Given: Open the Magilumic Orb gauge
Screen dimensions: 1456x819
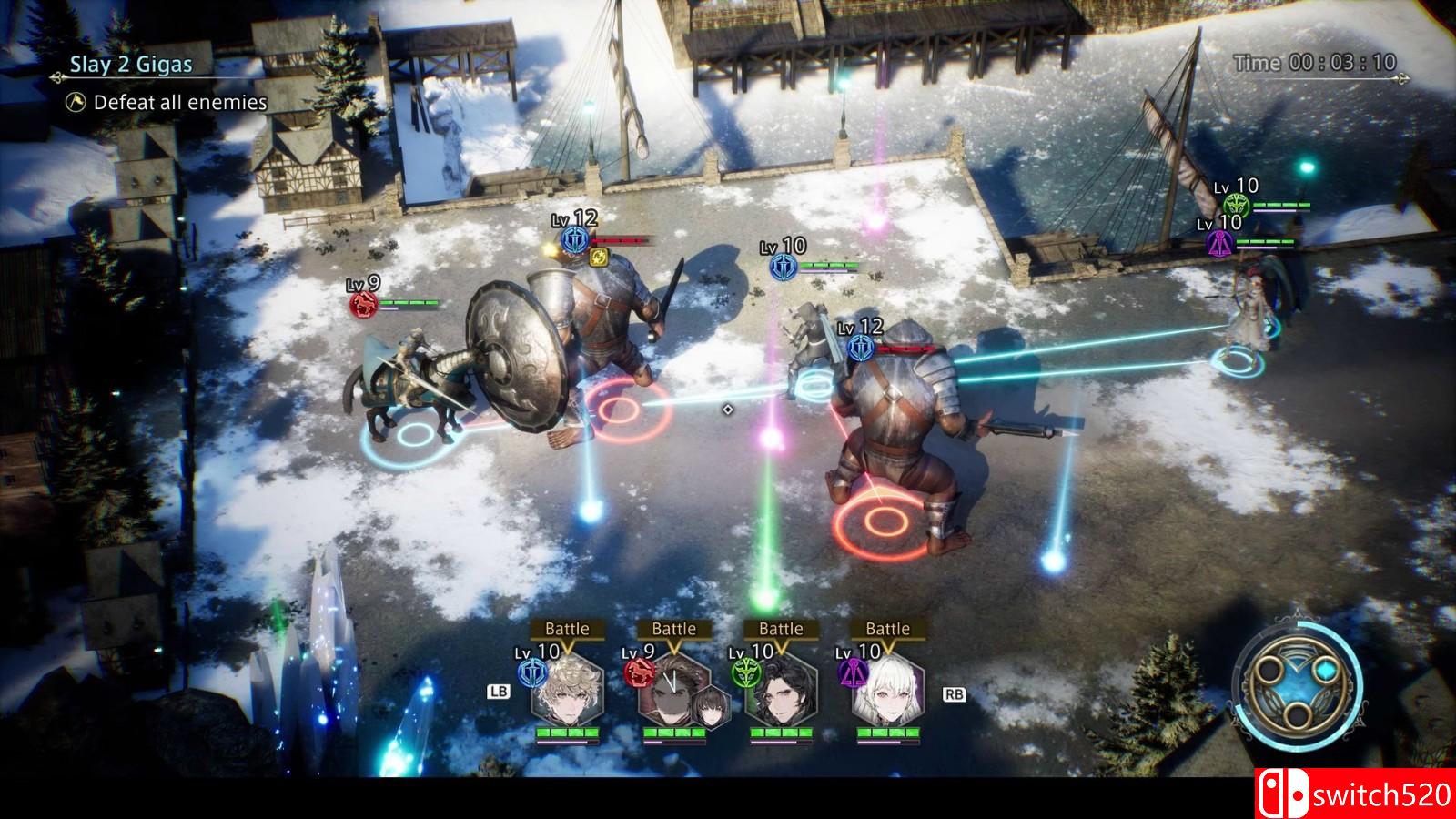Looking at the screenshot, I should click(1298, 683).
